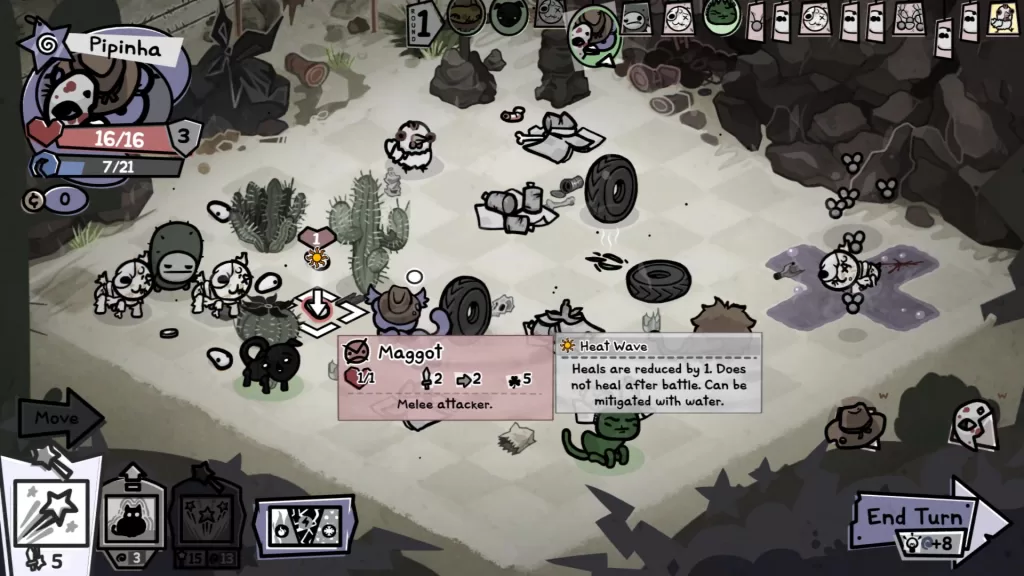Click the Heat Wave sun icon on the board
Image resolution: width=1024 pixels, height=576 pixels.
pos(317,258)
